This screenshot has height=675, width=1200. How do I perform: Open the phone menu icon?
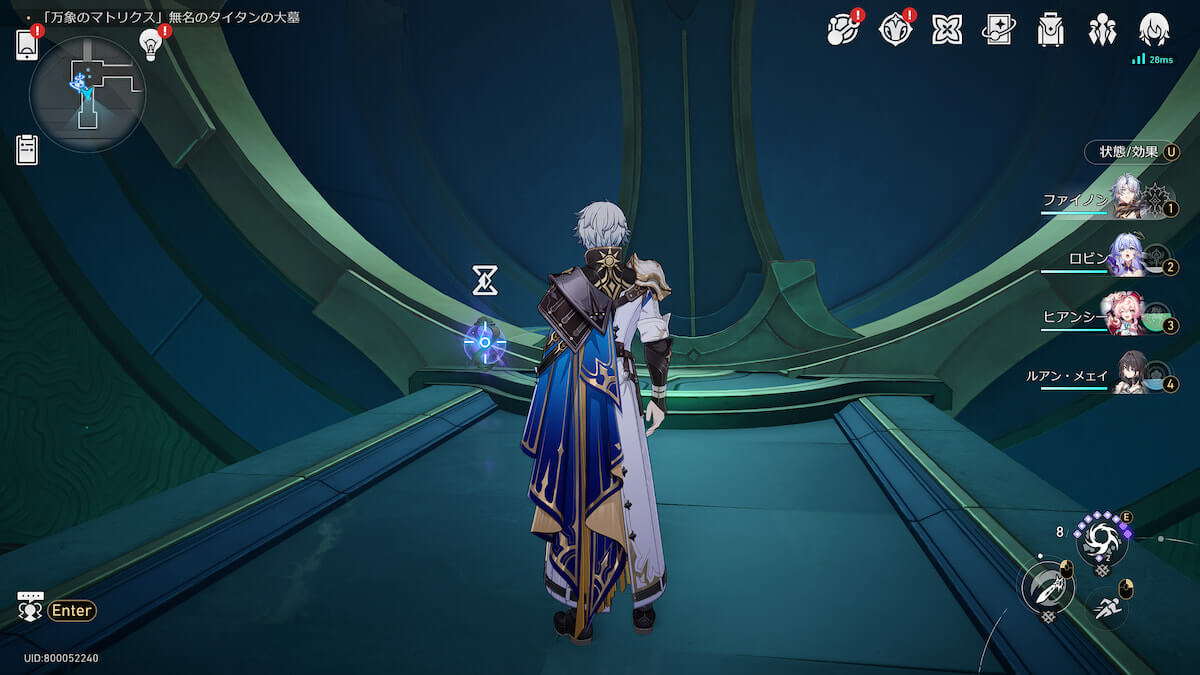click(x=27, y=46)
